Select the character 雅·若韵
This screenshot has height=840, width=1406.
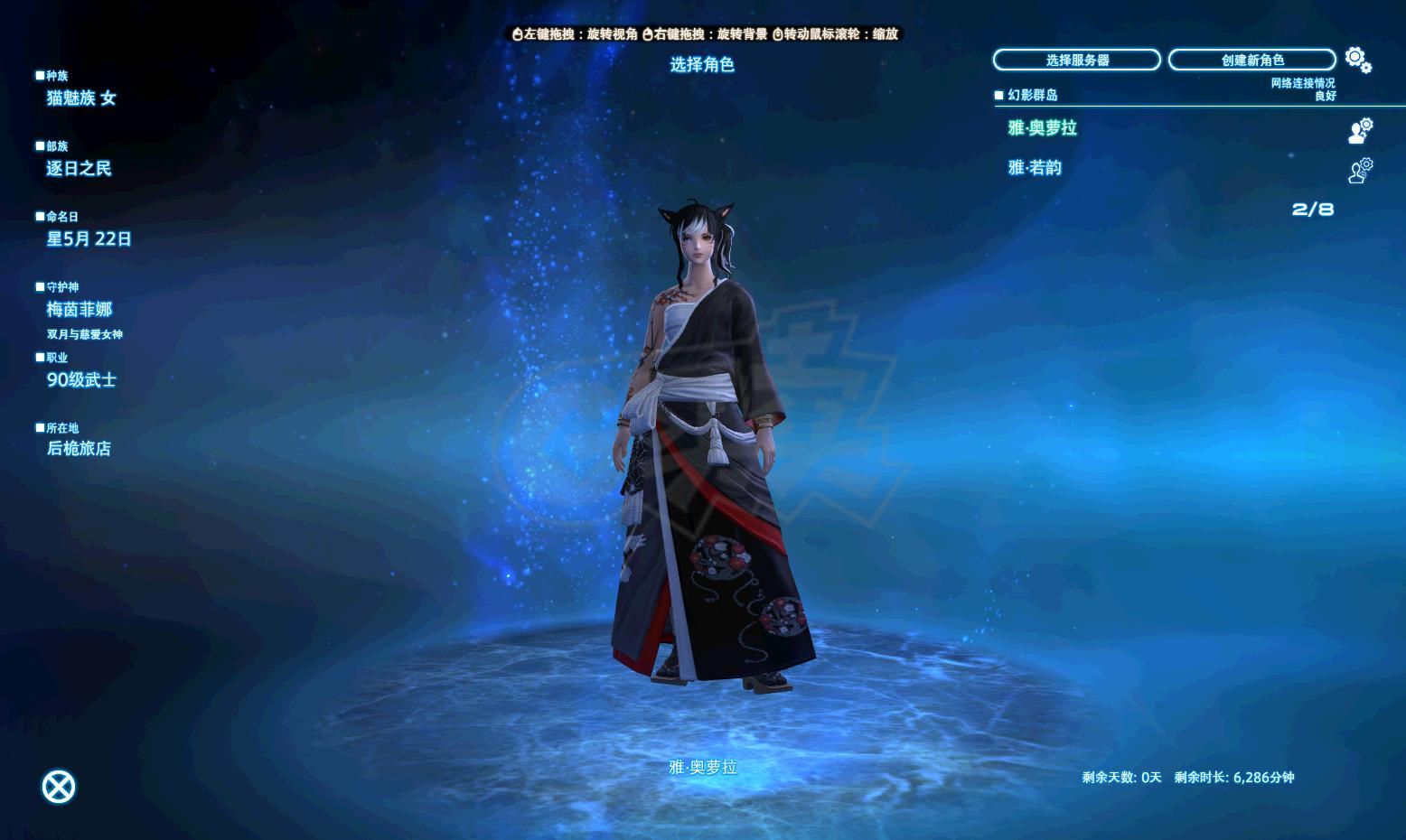[x=1036, y=167]
